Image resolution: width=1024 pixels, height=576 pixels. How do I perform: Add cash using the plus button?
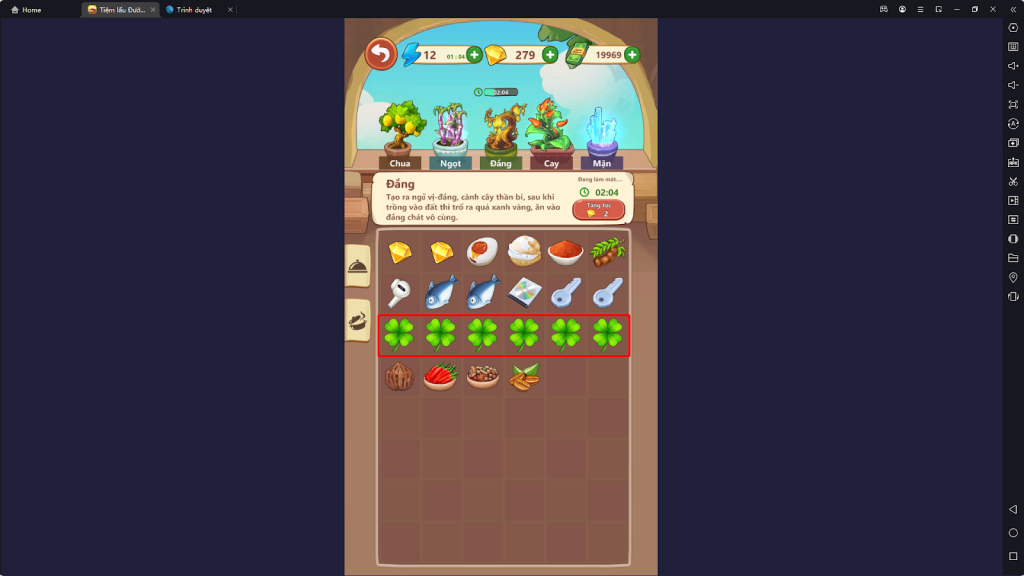632,54
